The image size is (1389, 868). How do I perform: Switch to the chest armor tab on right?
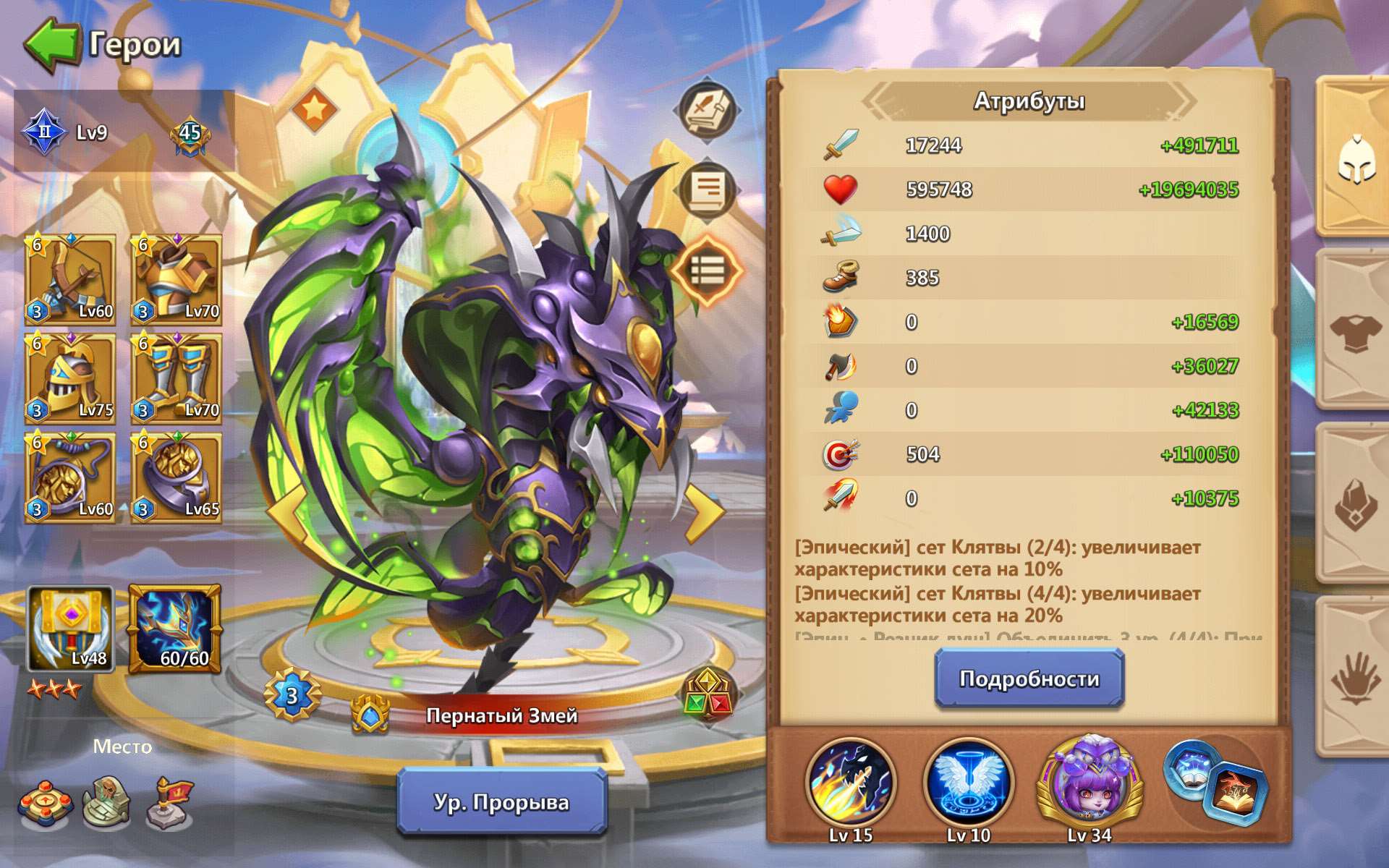(1357, 333)
